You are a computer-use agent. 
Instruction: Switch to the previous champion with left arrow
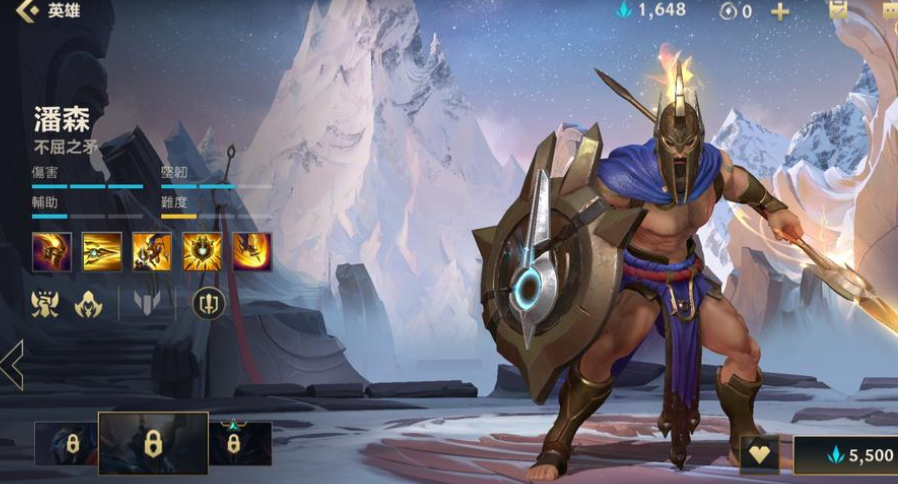pos(12,365)
